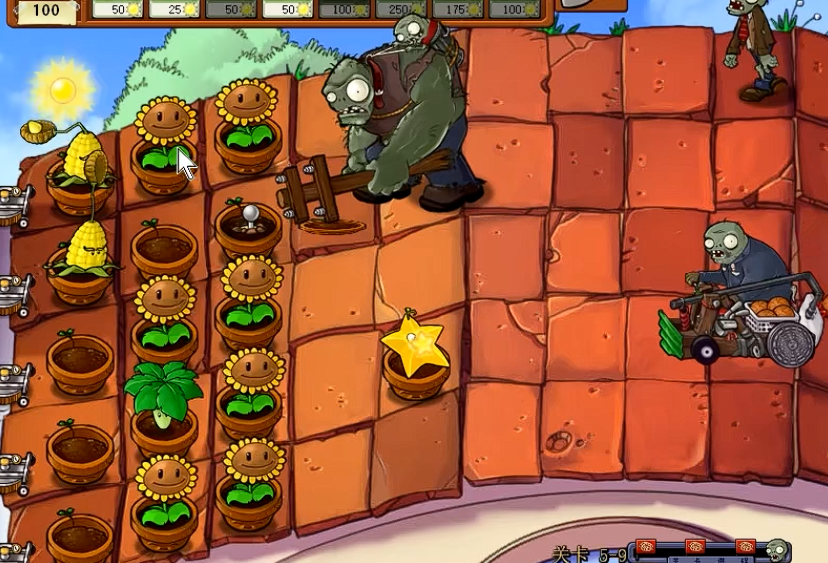The image size is (828, 563).
Task: Collect the falling sun
Action: pyautogui.click(x=63, y=90)
